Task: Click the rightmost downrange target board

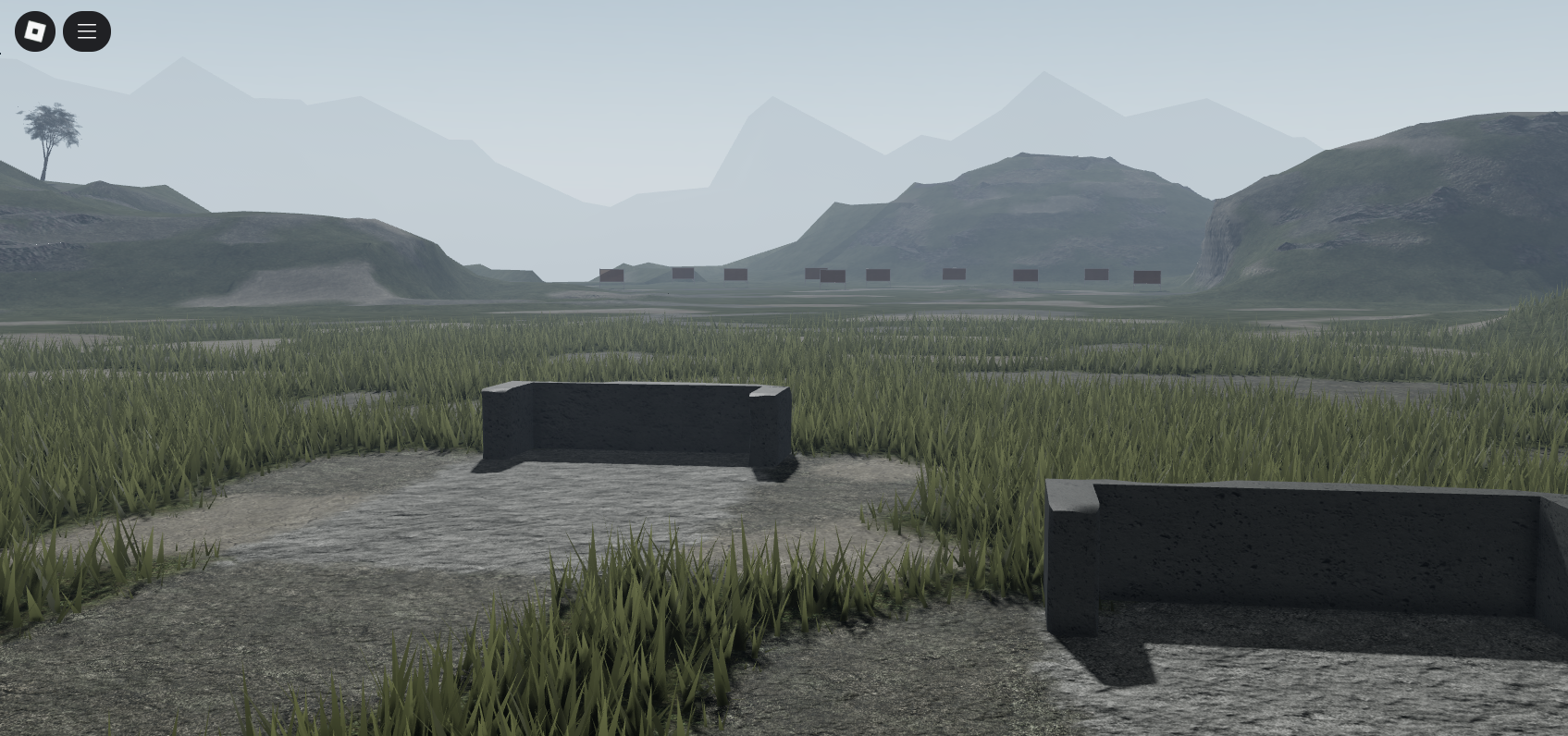Action: (1147, 276)
